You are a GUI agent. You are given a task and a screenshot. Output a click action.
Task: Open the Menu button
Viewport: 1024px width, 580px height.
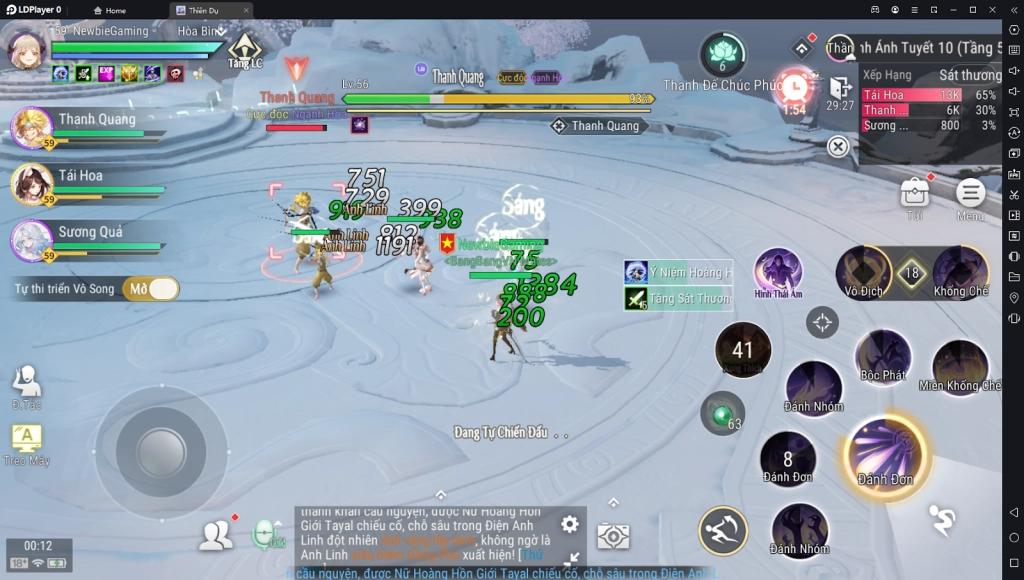pyautogui.click(x=970, y=194)
